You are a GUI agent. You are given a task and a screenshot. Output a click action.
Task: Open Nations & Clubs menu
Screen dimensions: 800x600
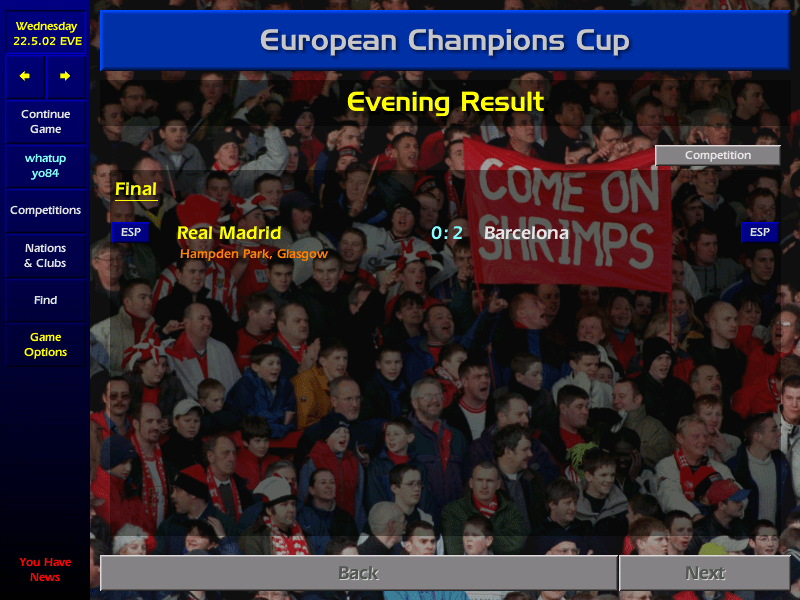(x=45, y=256)
